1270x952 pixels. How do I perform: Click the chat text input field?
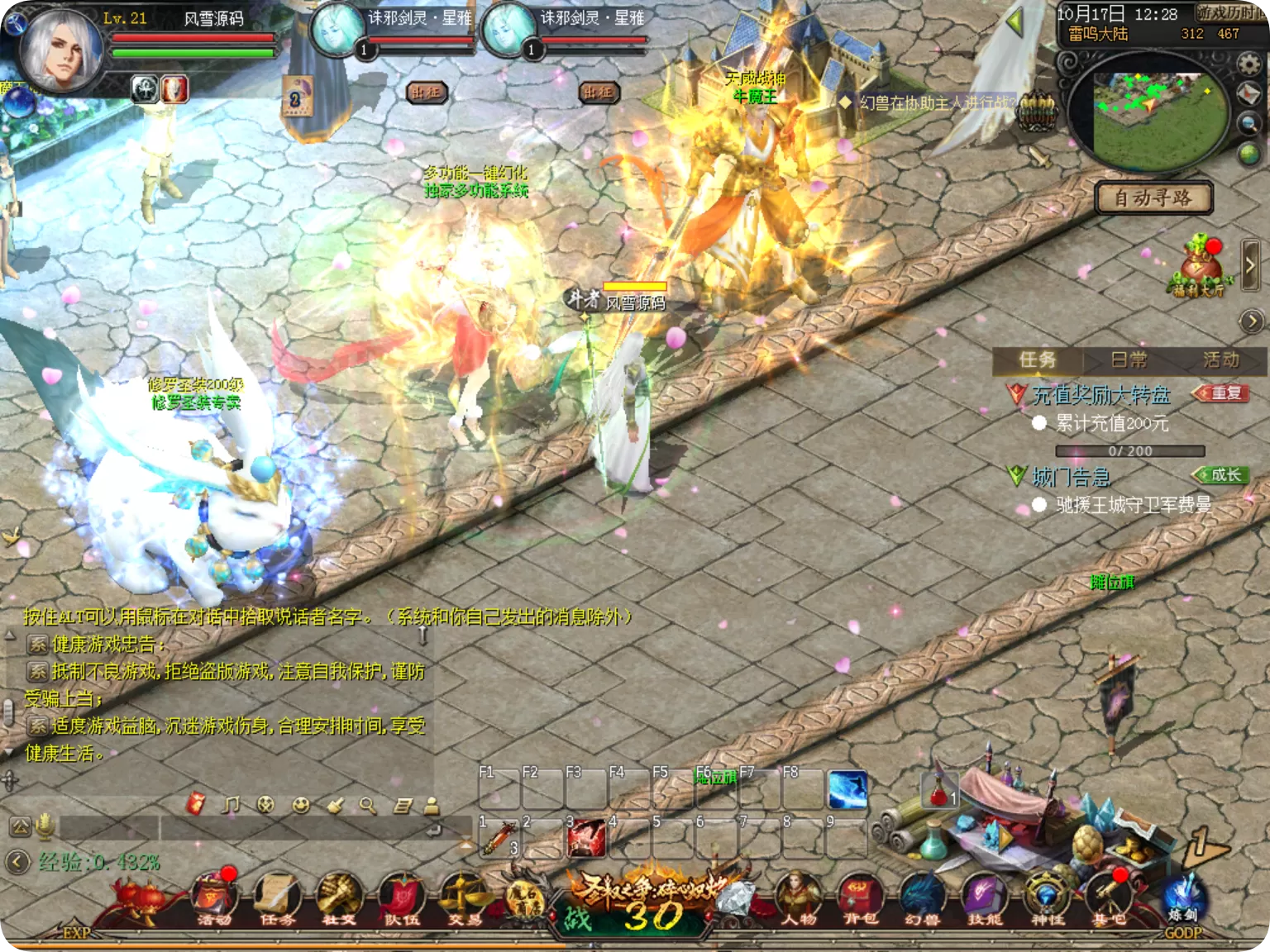pyautogui.click(x=314, y=827)
